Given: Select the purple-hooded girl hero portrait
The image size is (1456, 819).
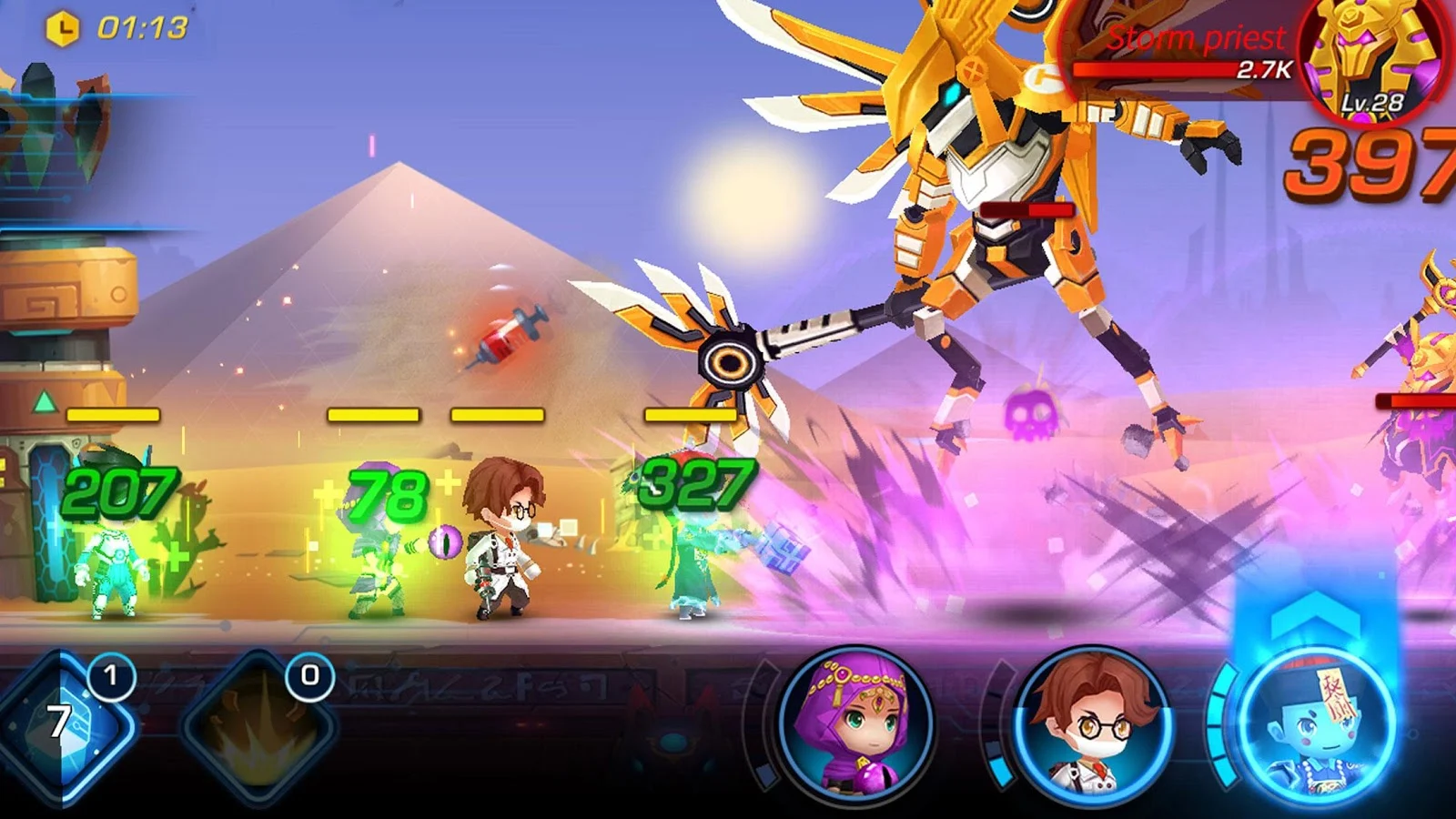Looking at the screenshot, I should (855, 723).
